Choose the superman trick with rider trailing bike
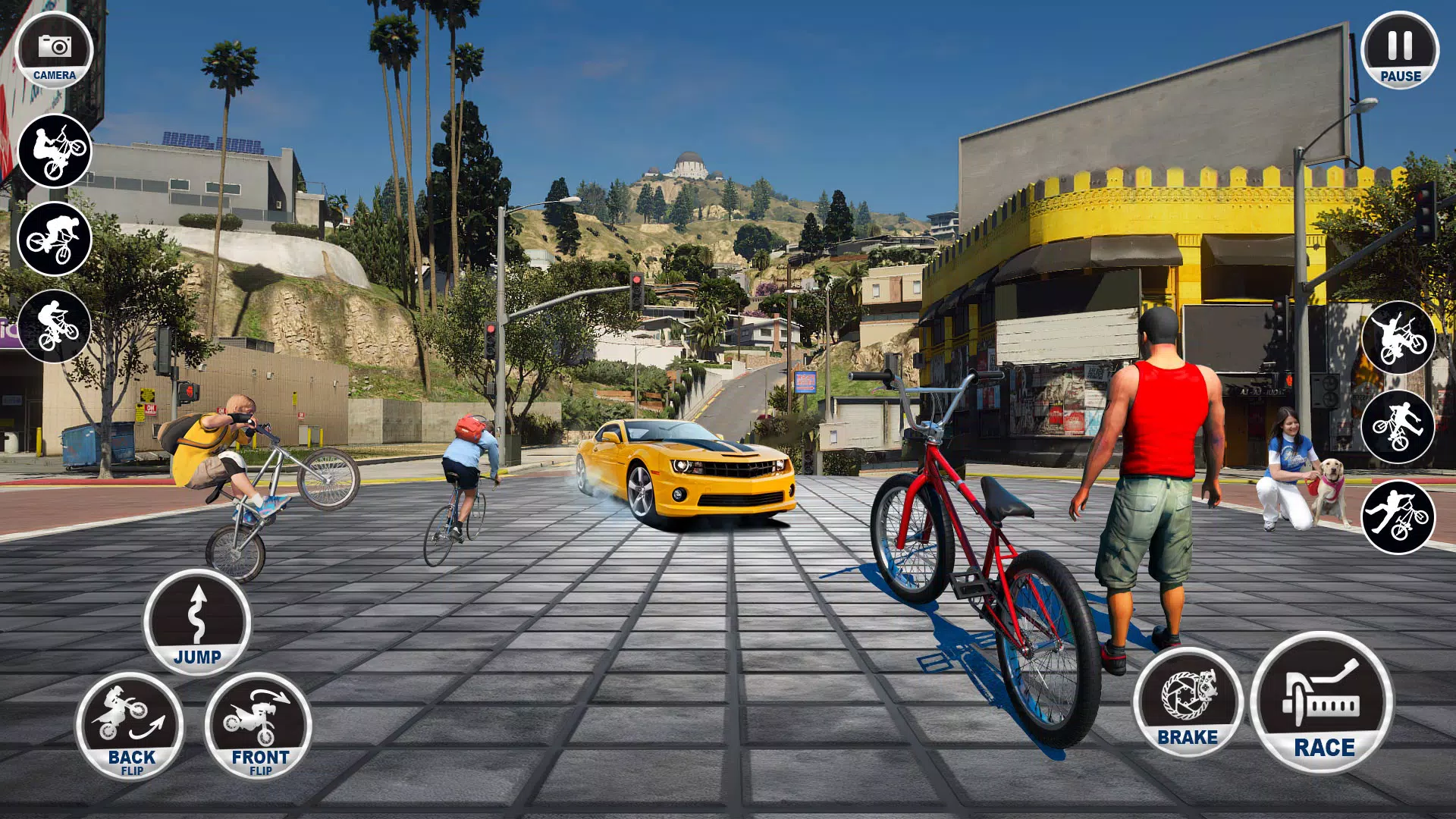The width and height of the screenshot is (1456, 819). (x=1398, y=516)
